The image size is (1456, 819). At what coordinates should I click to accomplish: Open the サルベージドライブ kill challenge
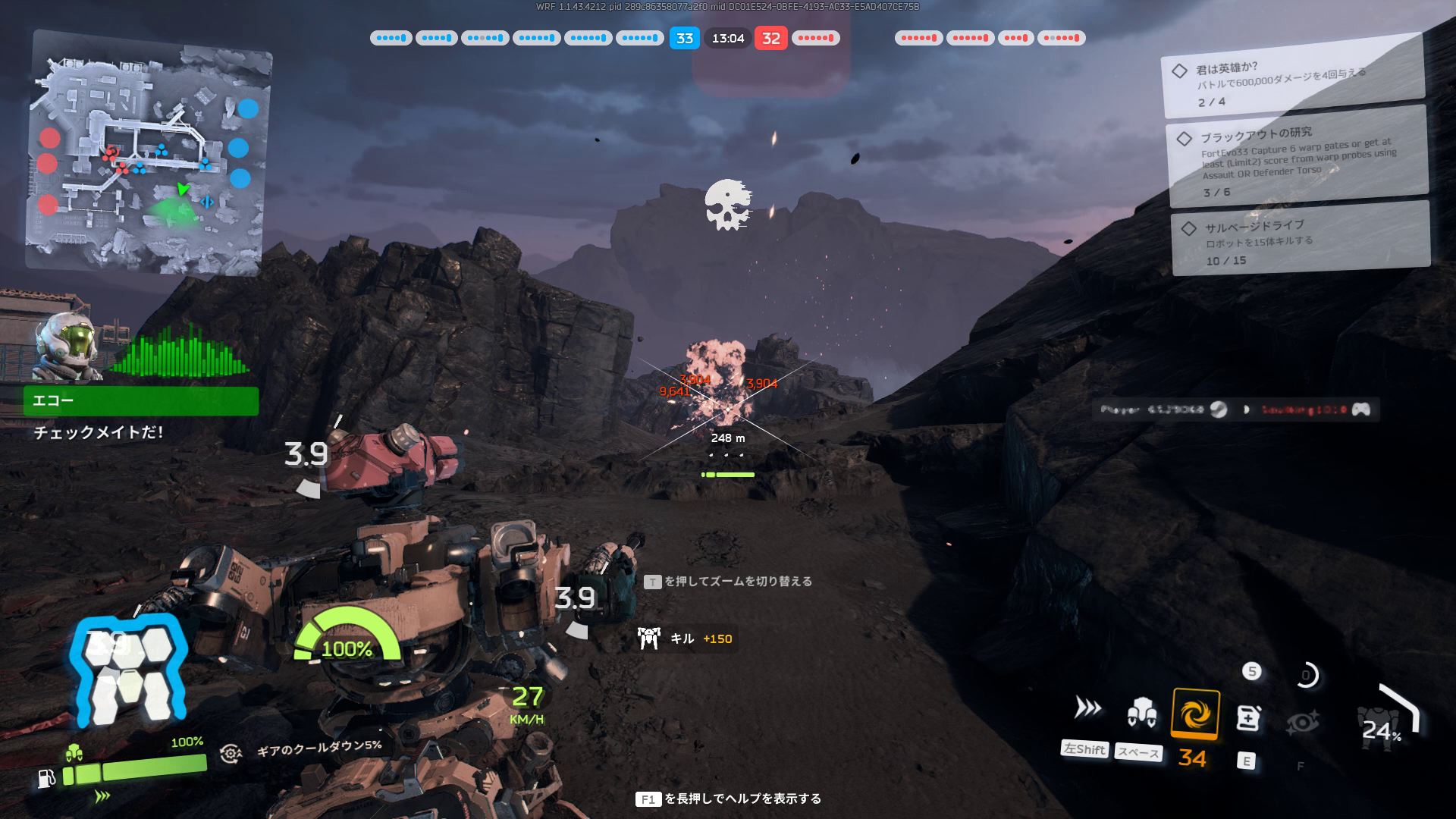coord(1300,242)
